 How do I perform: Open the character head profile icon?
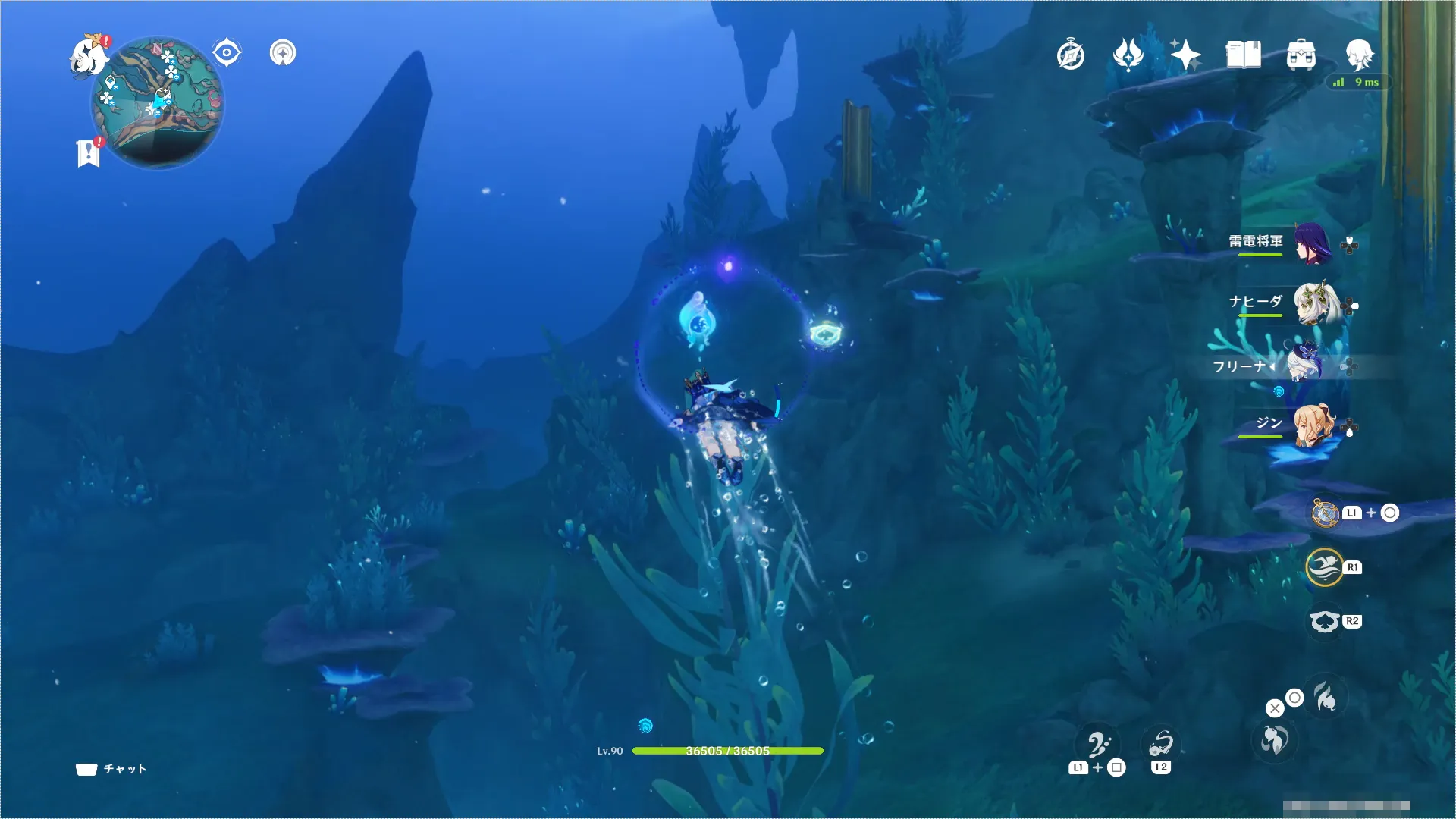(1359, 54)
